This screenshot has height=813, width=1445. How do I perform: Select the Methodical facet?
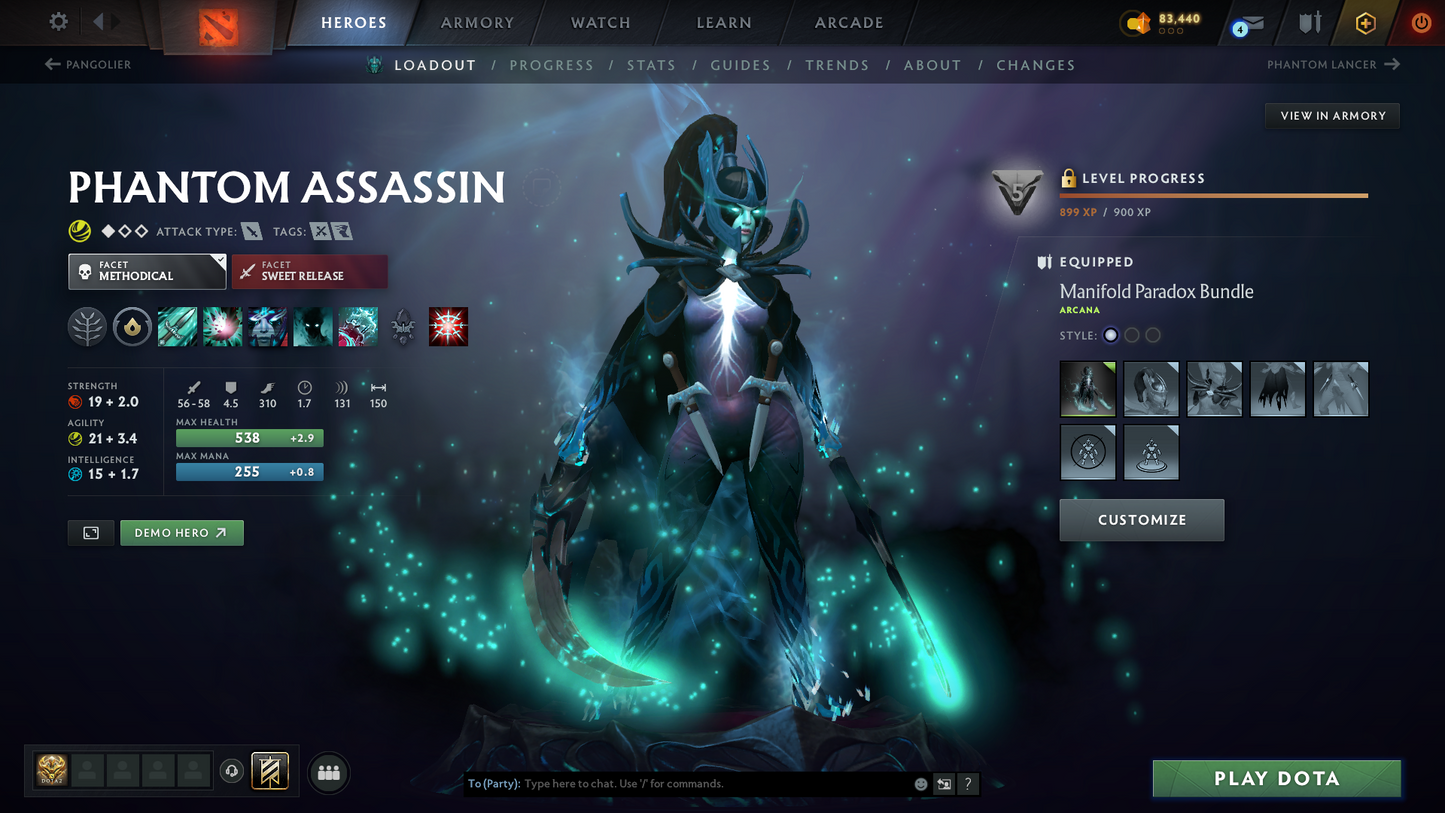point(146,271)
